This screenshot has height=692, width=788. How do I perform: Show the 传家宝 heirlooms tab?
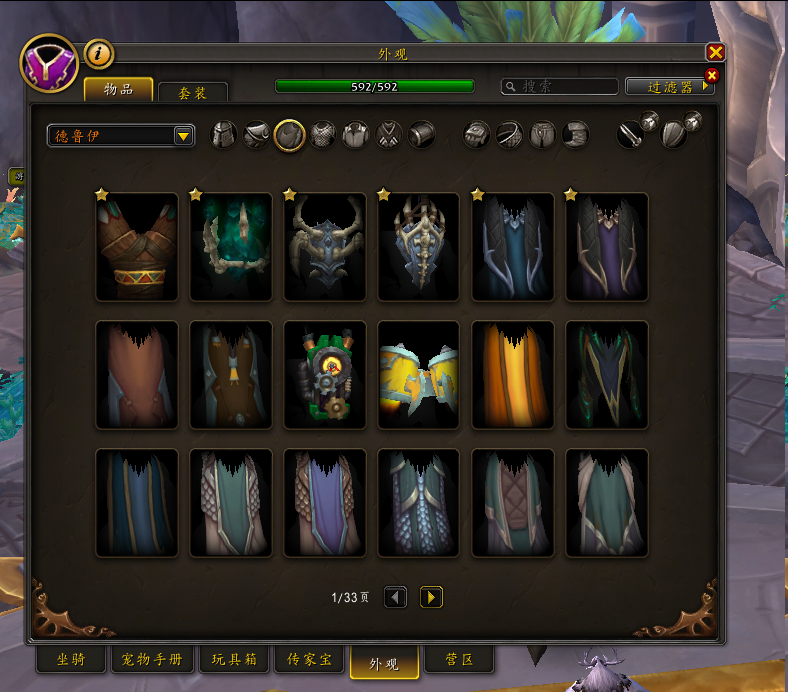[x=309, y=661]
